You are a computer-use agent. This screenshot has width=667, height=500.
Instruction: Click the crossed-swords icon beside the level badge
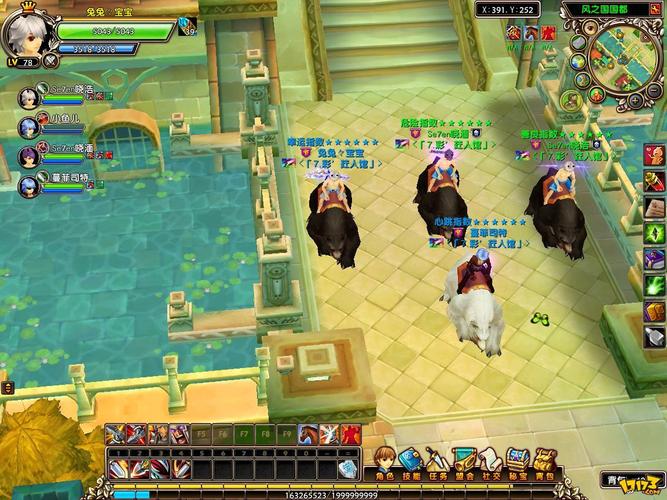(52, 62)
